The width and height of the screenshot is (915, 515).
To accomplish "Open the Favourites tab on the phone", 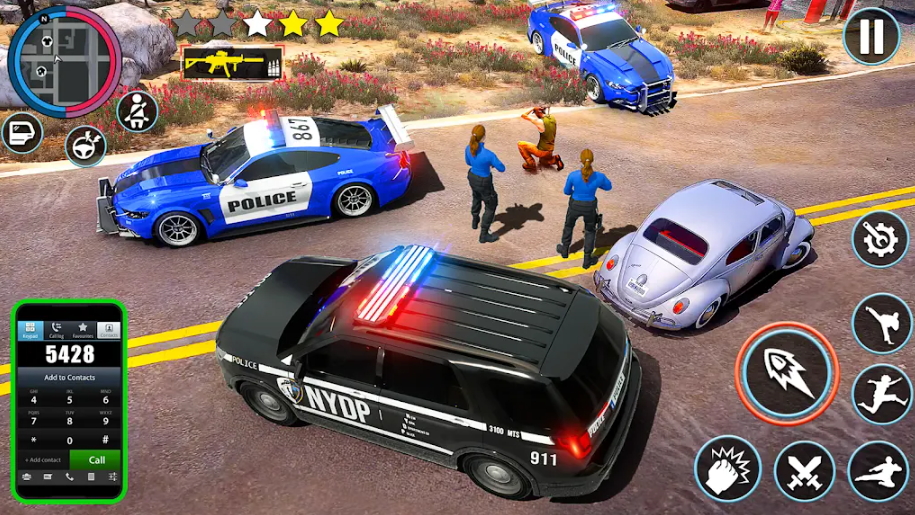I will pos(83,329).
